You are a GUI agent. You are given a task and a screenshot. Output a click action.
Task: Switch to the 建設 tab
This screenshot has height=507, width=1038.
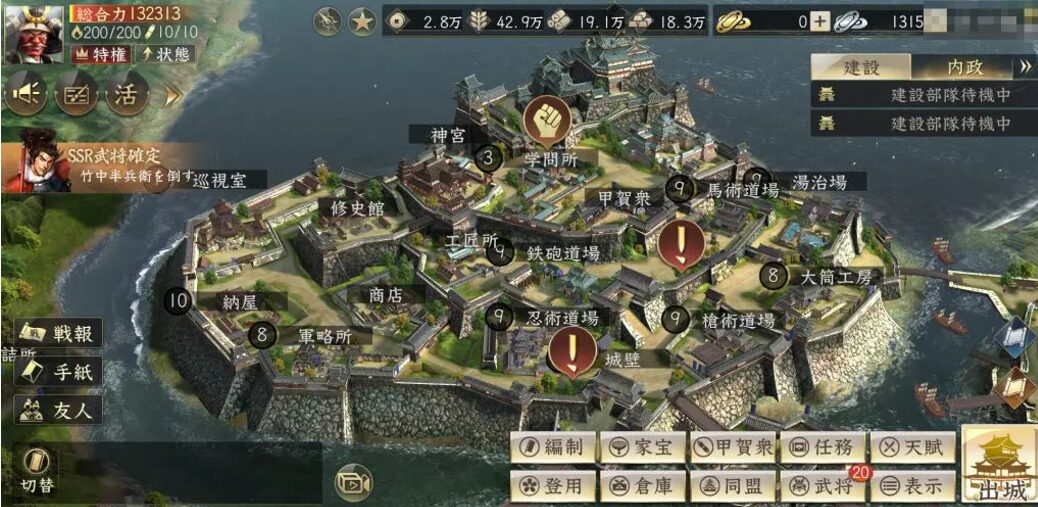coord(861,67)
